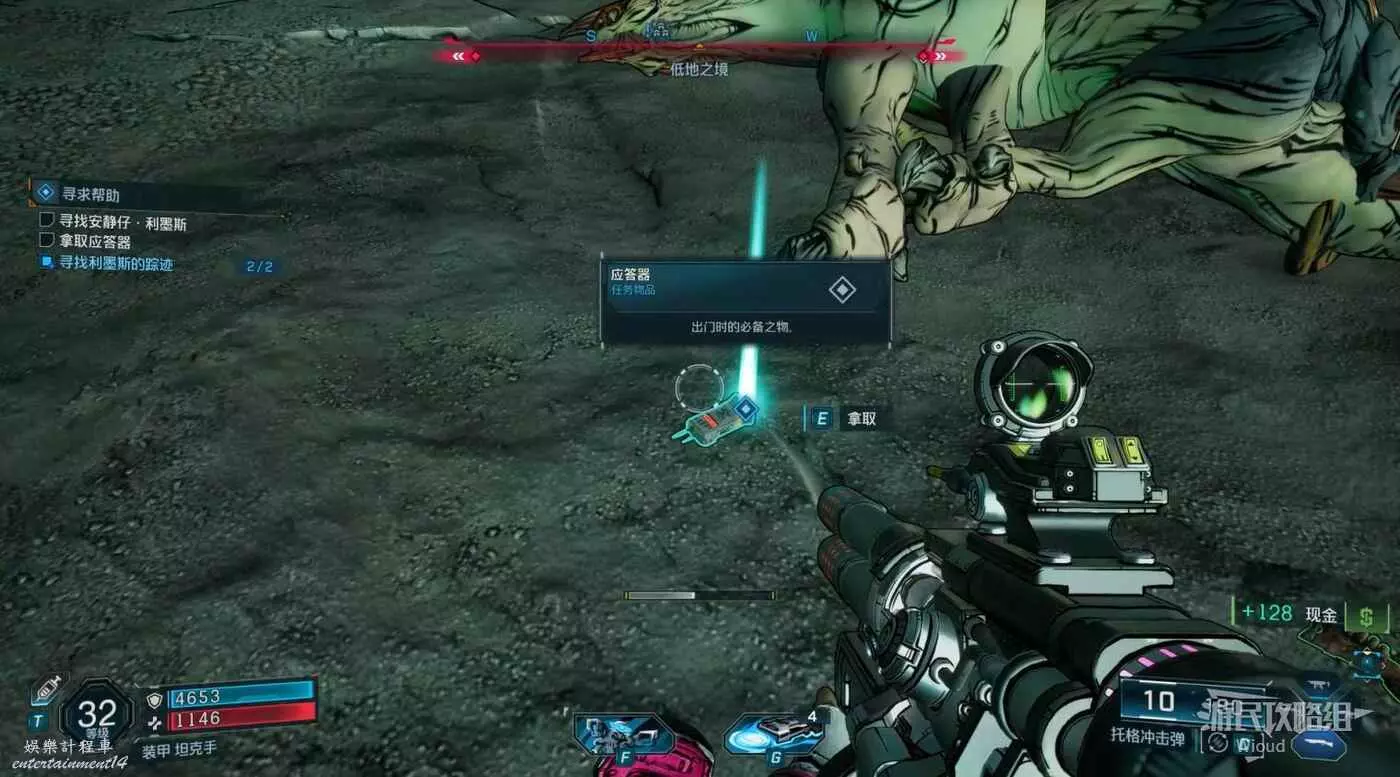The height and width of the screenshot is (777, 1400).
Task: Click the 寻找安静仔·利墨斯 objective checkbox
Action: pos(46,219)
